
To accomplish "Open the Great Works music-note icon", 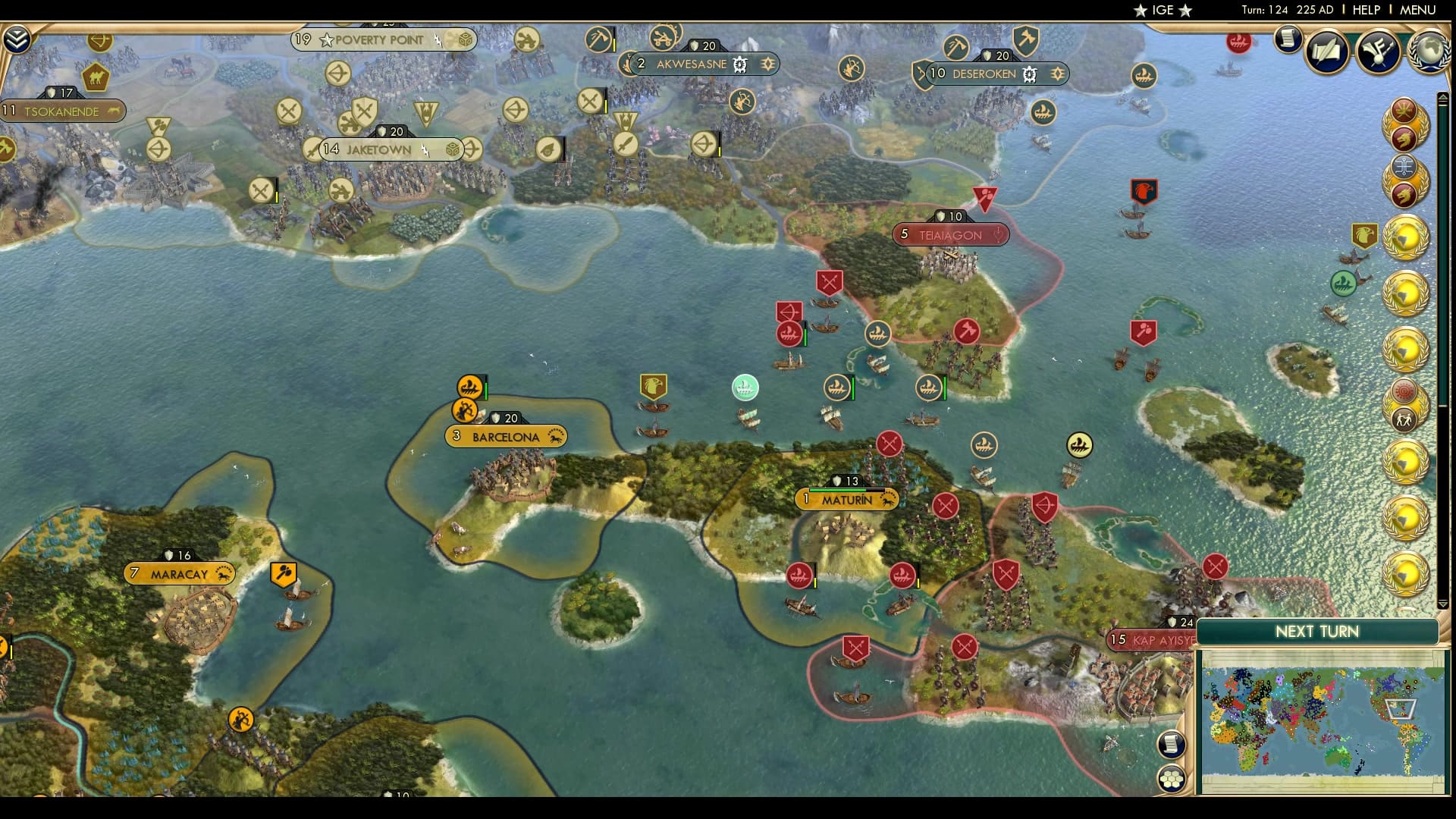I will (x=1379, y=52).
